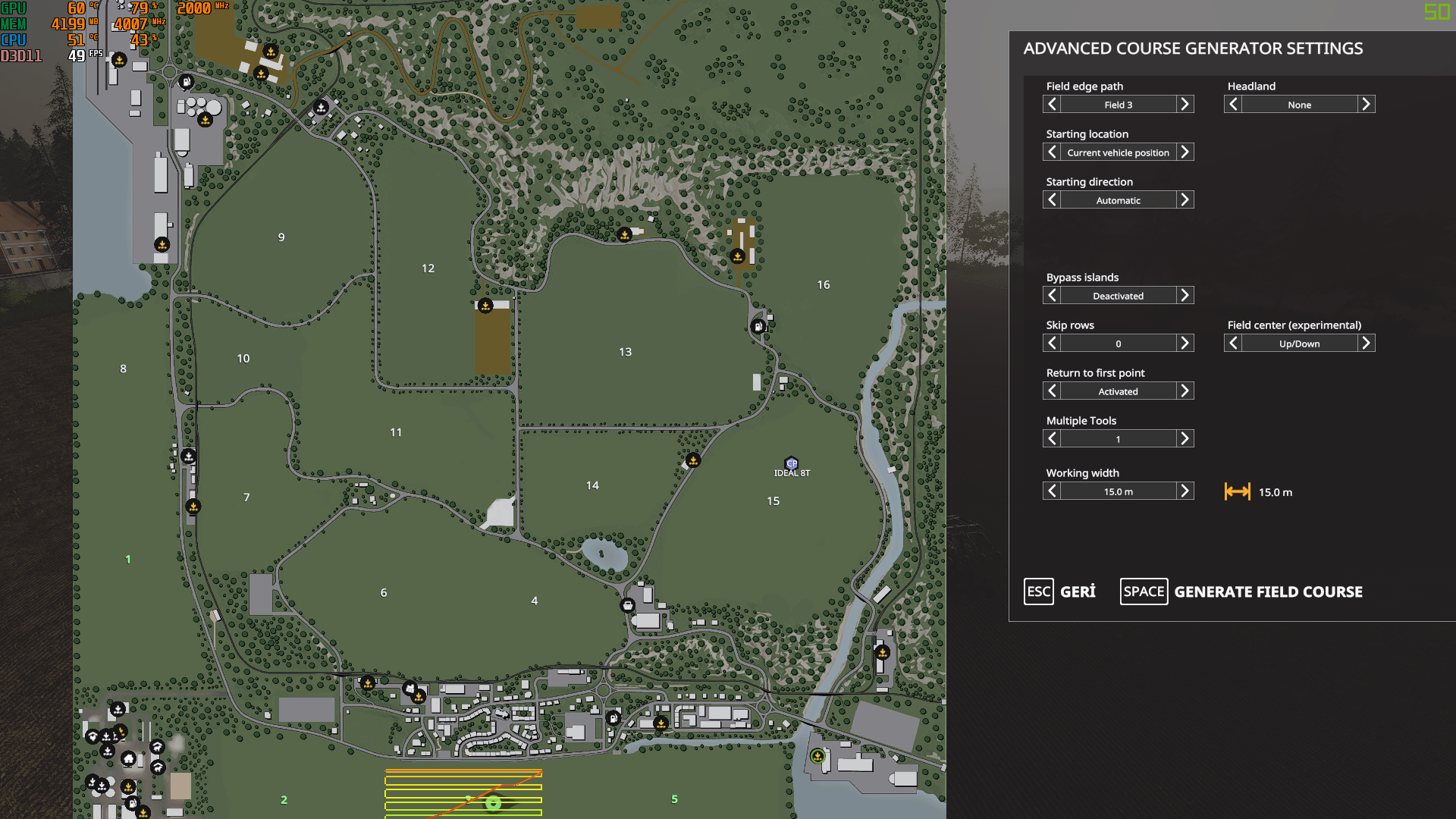Click the farmhouse icon in the southern village
The image size is (1456, 819).
tap(128, 759)
